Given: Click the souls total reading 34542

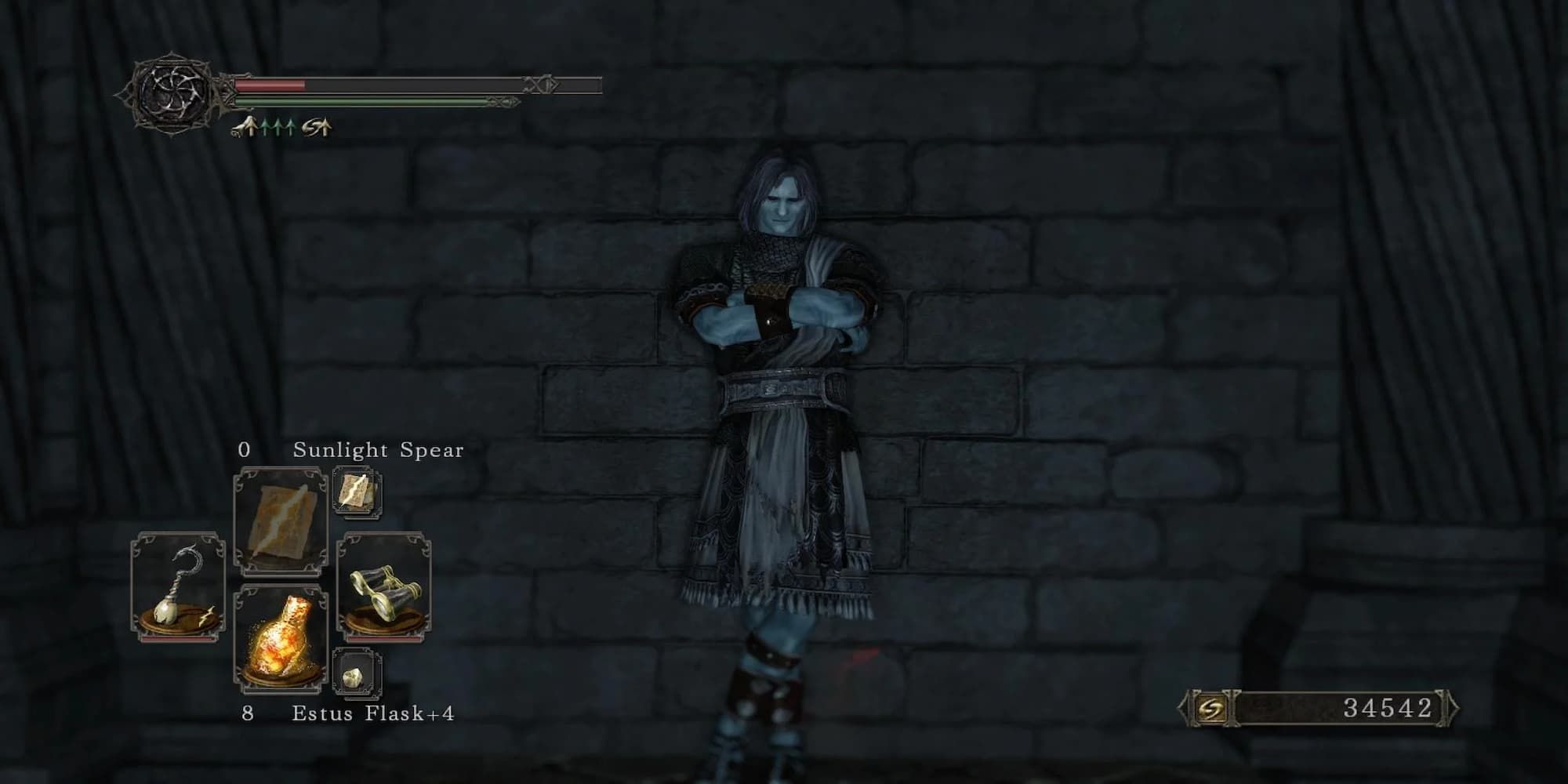Looking at the screenshot, I should 1388,708.
